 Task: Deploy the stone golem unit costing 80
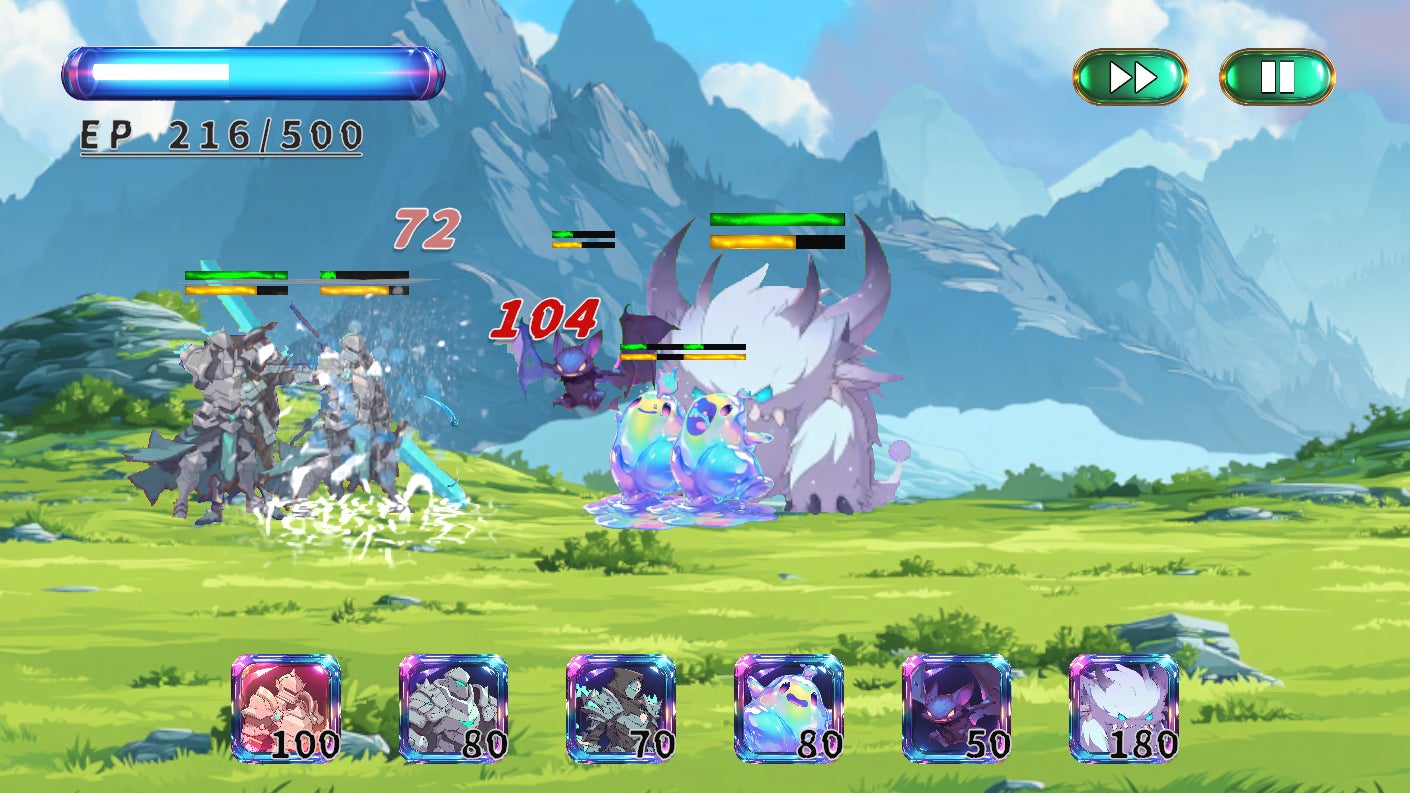(x=454, y=708)
